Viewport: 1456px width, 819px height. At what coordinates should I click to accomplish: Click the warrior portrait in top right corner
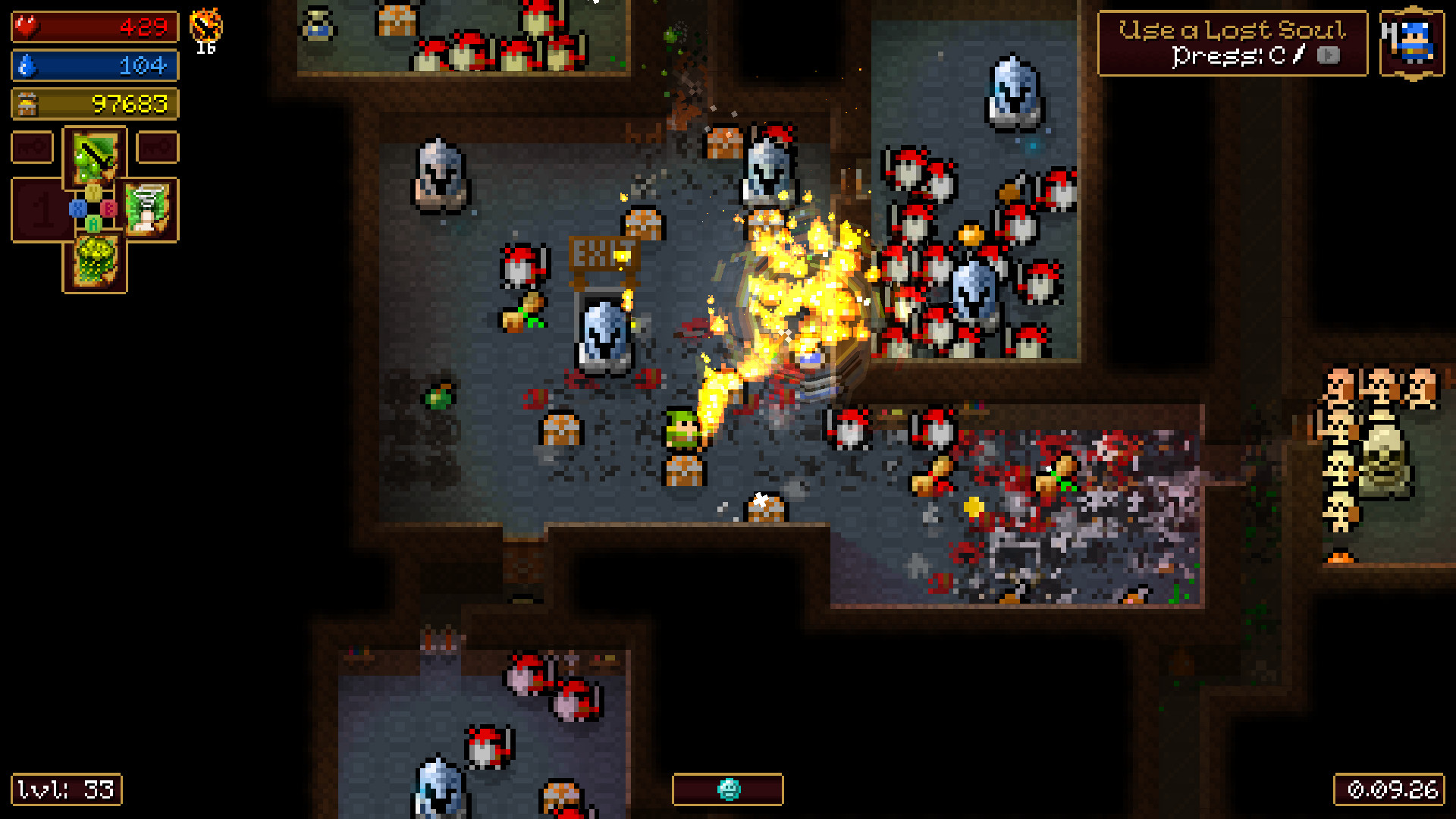[x=1414, y=42]
